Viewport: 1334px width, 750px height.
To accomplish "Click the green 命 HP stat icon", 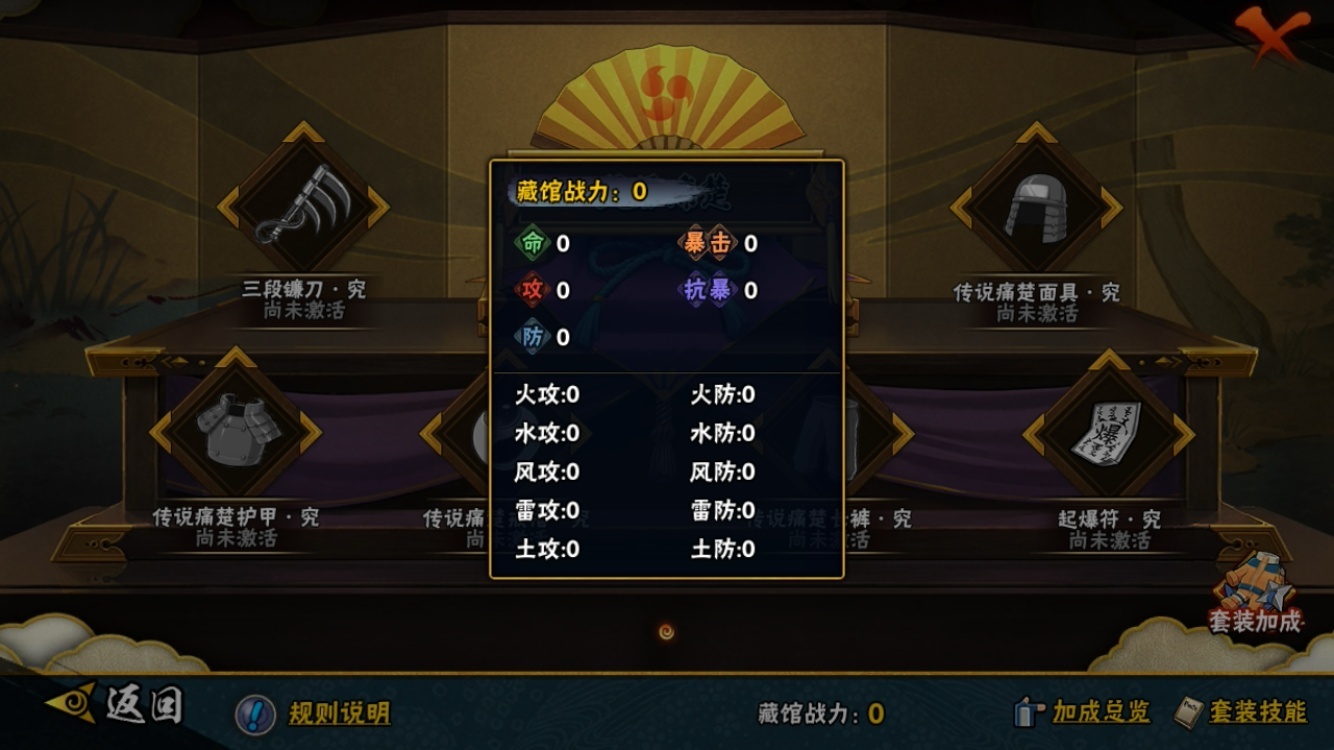I will click(x=531, y=243).
